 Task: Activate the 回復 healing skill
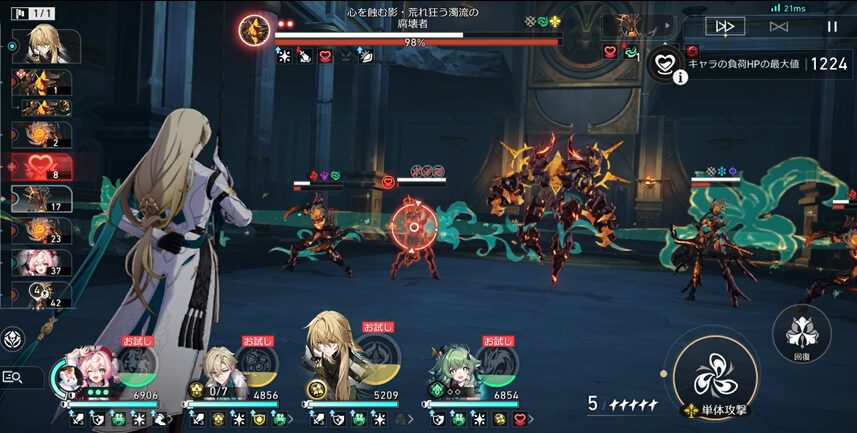point(802,331)
